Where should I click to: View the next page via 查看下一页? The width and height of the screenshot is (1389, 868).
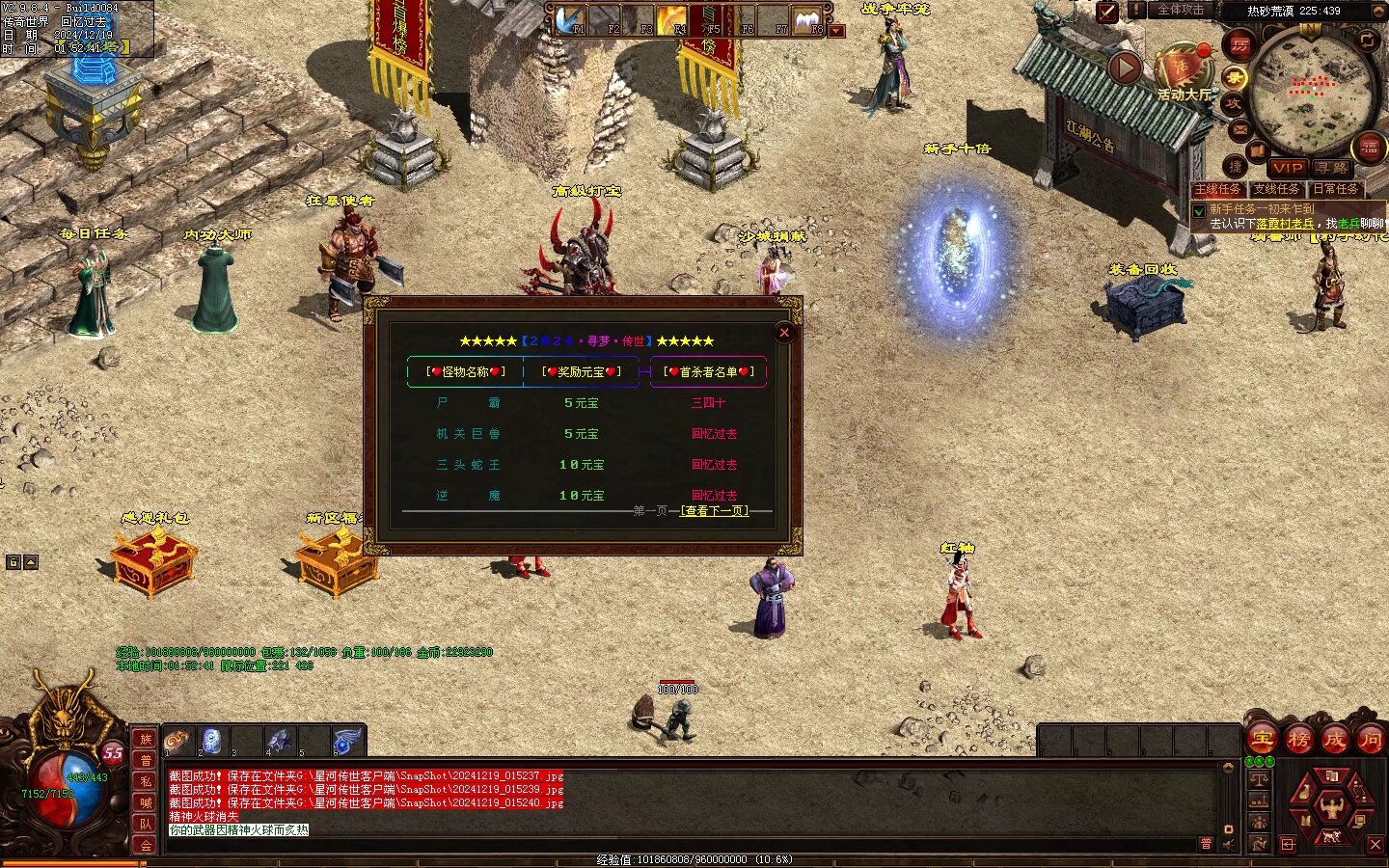[715, 510]
